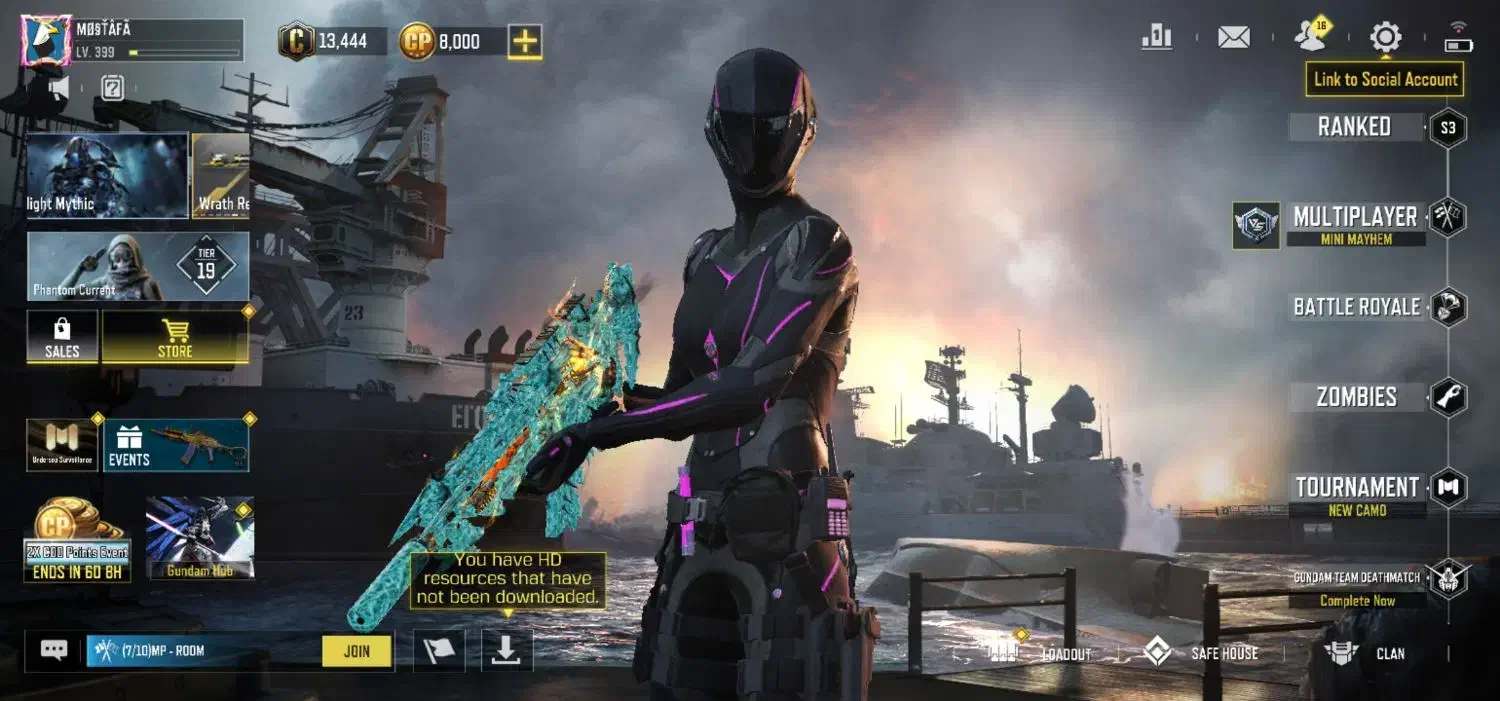Open the friends list icon
The height and width of the screenshot is (701, 1500).
coord(1310,38)
